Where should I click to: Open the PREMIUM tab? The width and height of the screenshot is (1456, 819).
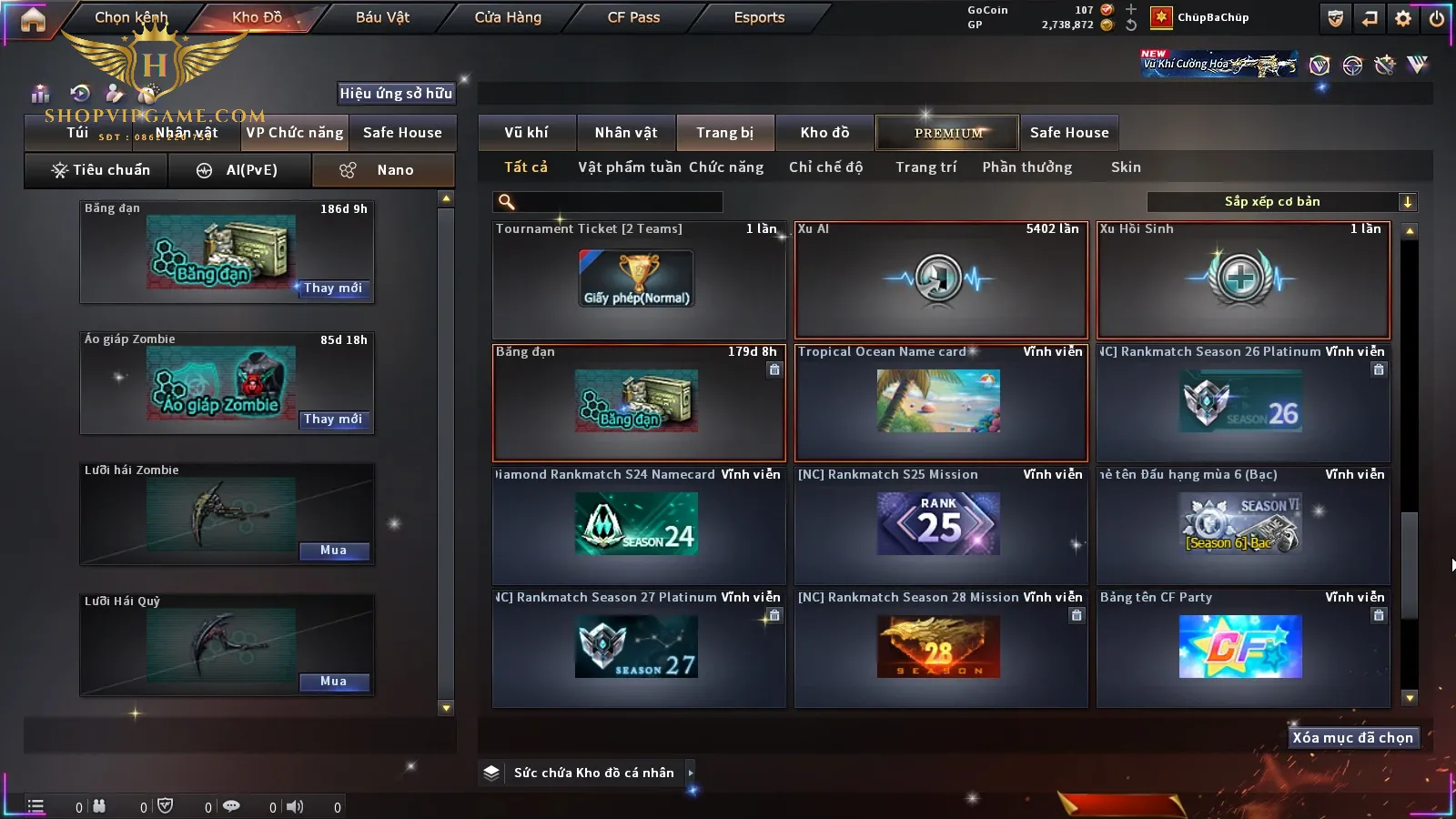tap(947, 133)
